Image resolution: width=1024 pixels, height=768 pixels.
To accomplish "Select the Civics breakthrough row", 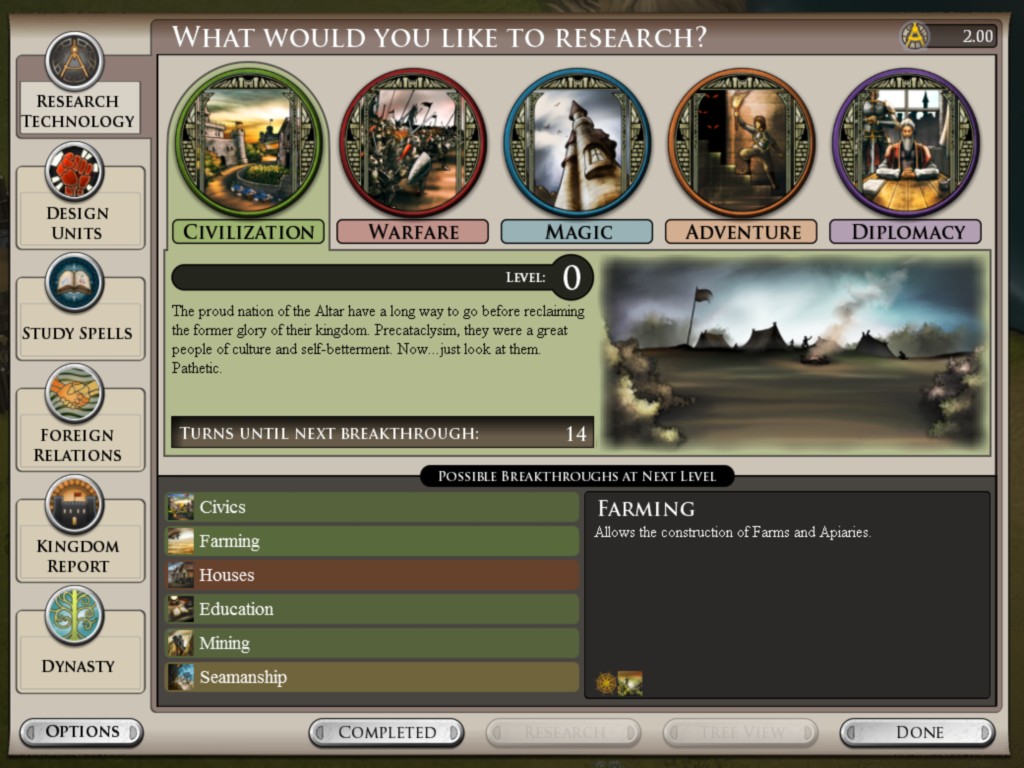I will [372, 507].
